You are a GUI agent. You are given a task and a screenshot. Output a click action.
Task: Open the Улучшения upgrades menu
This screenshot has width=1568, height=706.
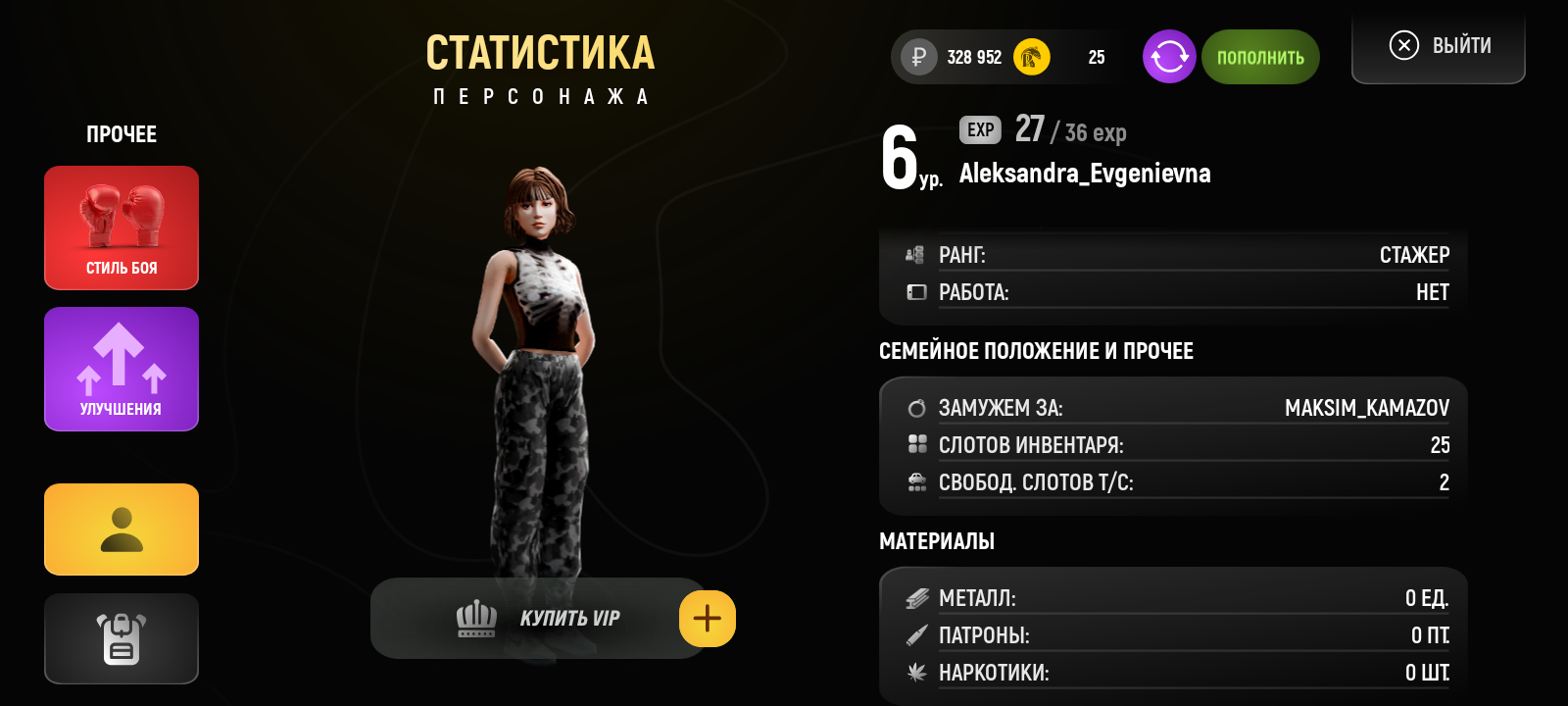point(122,369)
